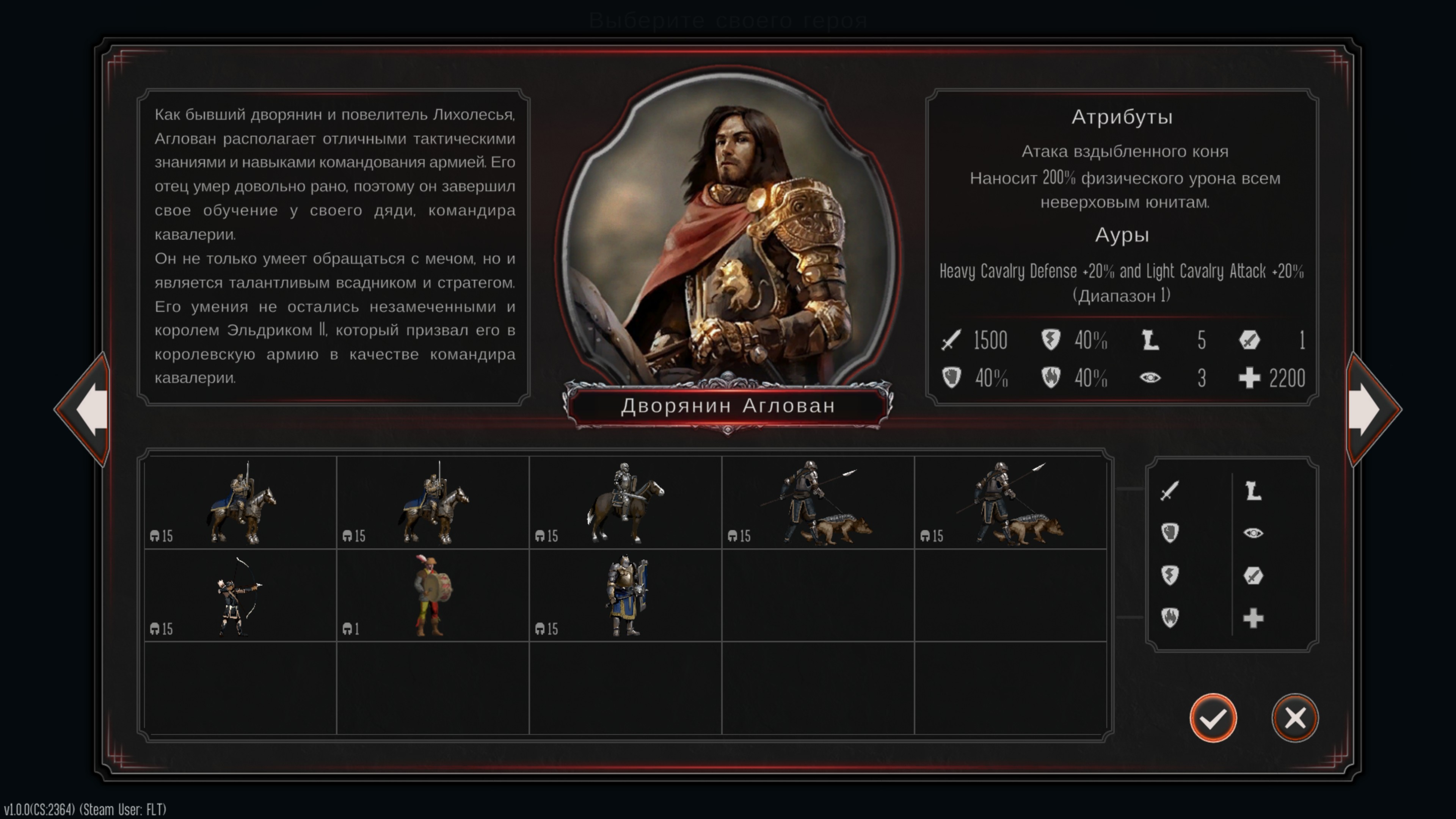Select the lone brown-horse cavalry unit
This screenshot has height=819, width=1456.
pos(625,502)
